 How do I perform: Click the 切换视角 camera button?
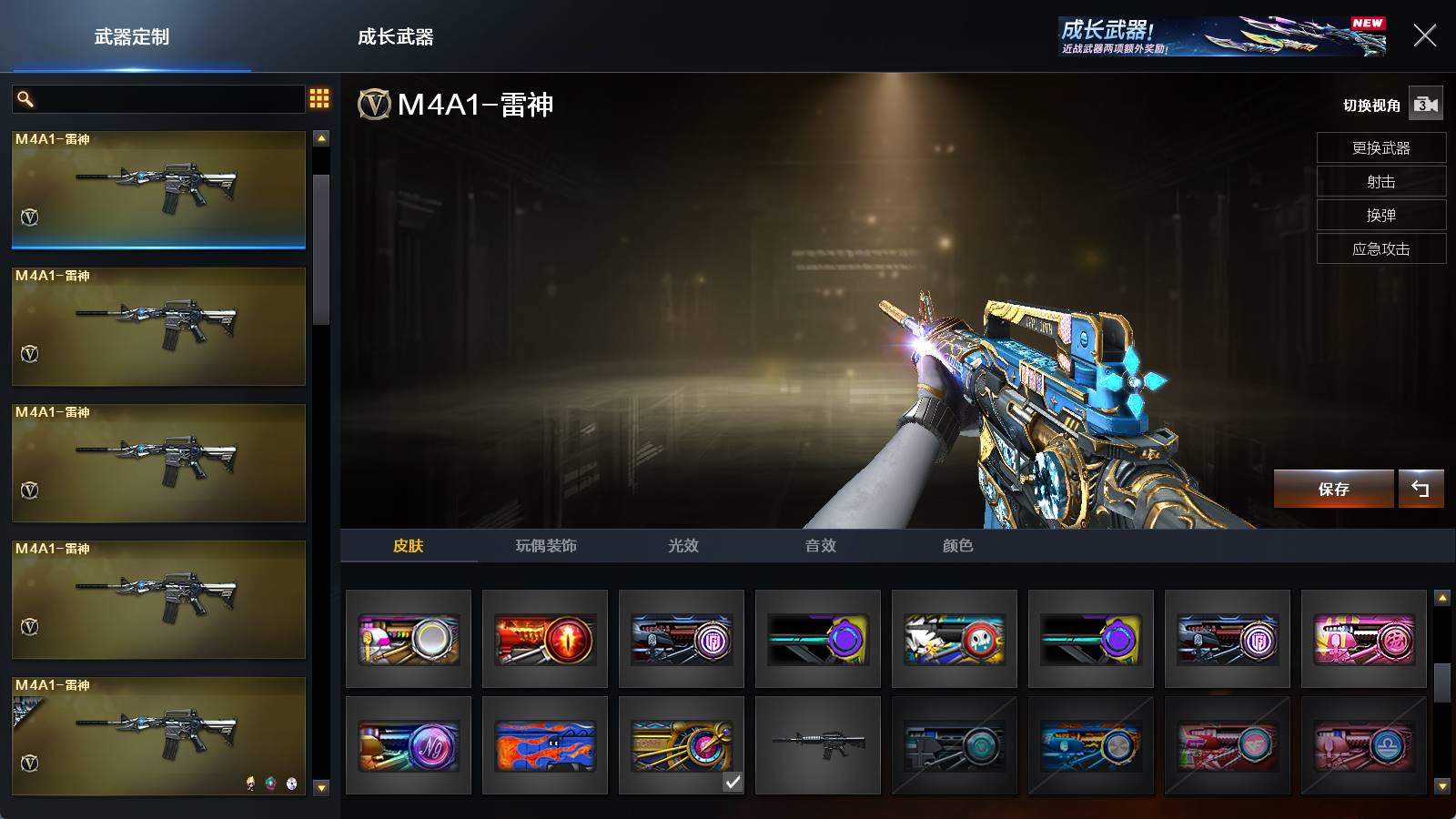(1426, 105)
